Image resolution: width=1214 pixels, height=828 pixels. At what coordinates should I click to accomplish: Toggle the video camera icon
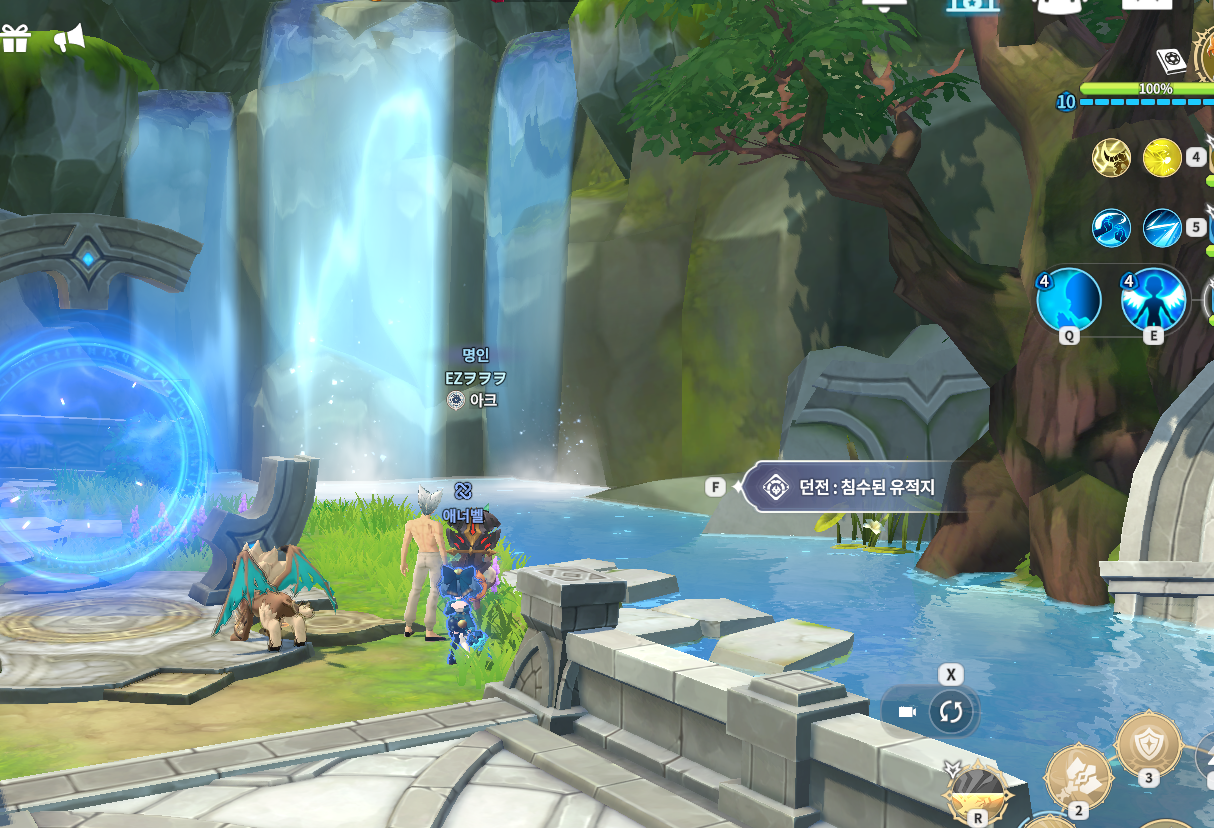(x=907, y=712)
